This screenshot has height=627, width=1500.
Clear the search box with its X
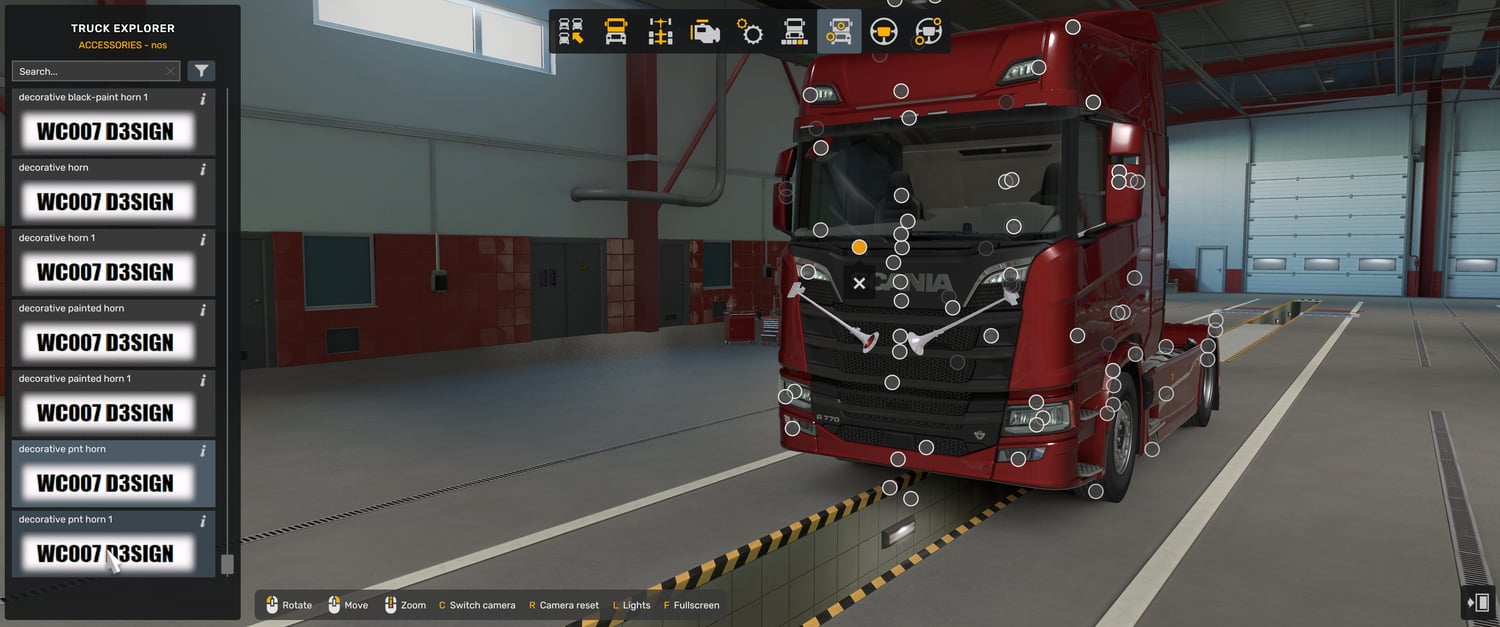point(170,72)
